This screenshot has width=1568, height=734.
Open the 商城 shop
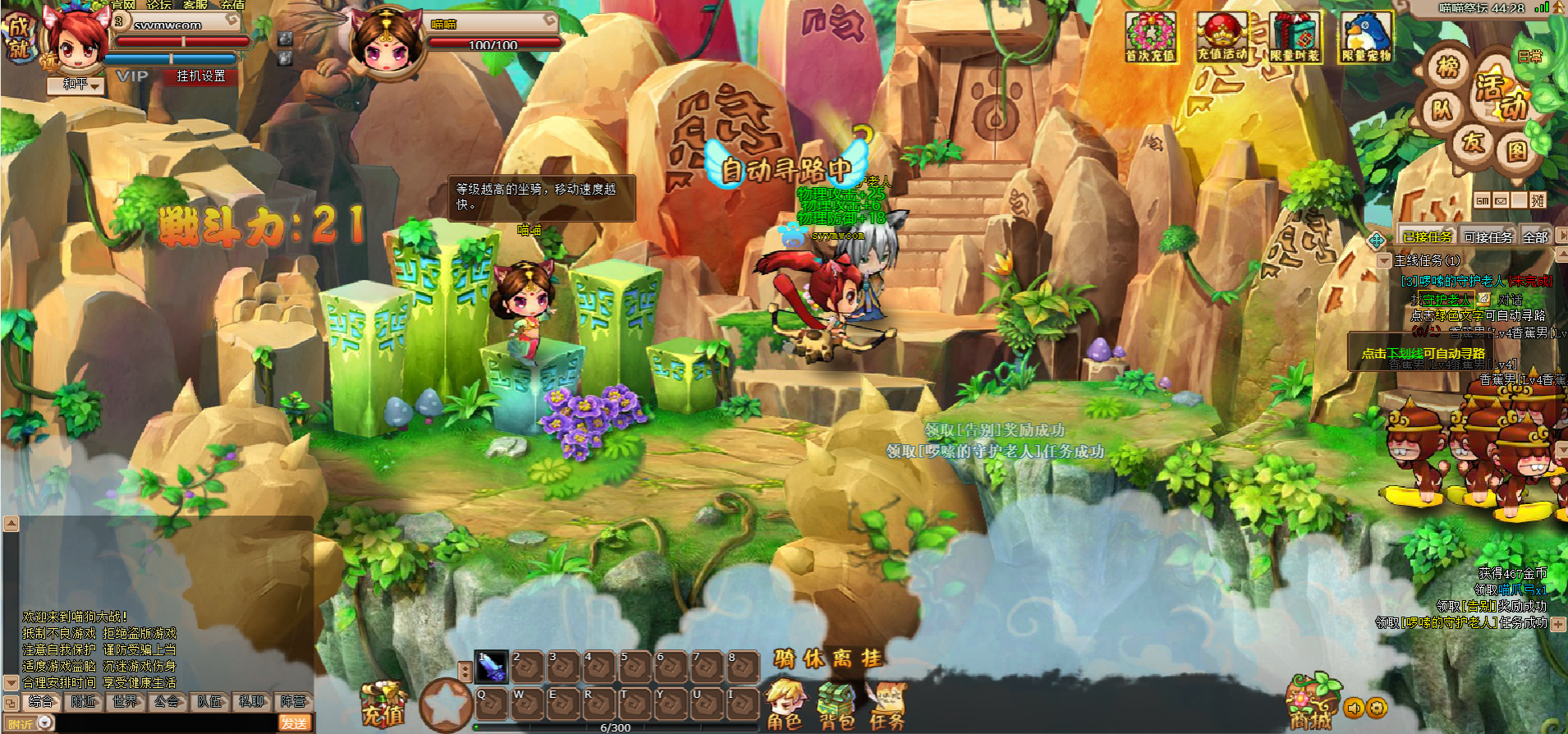click(1310, 704)
